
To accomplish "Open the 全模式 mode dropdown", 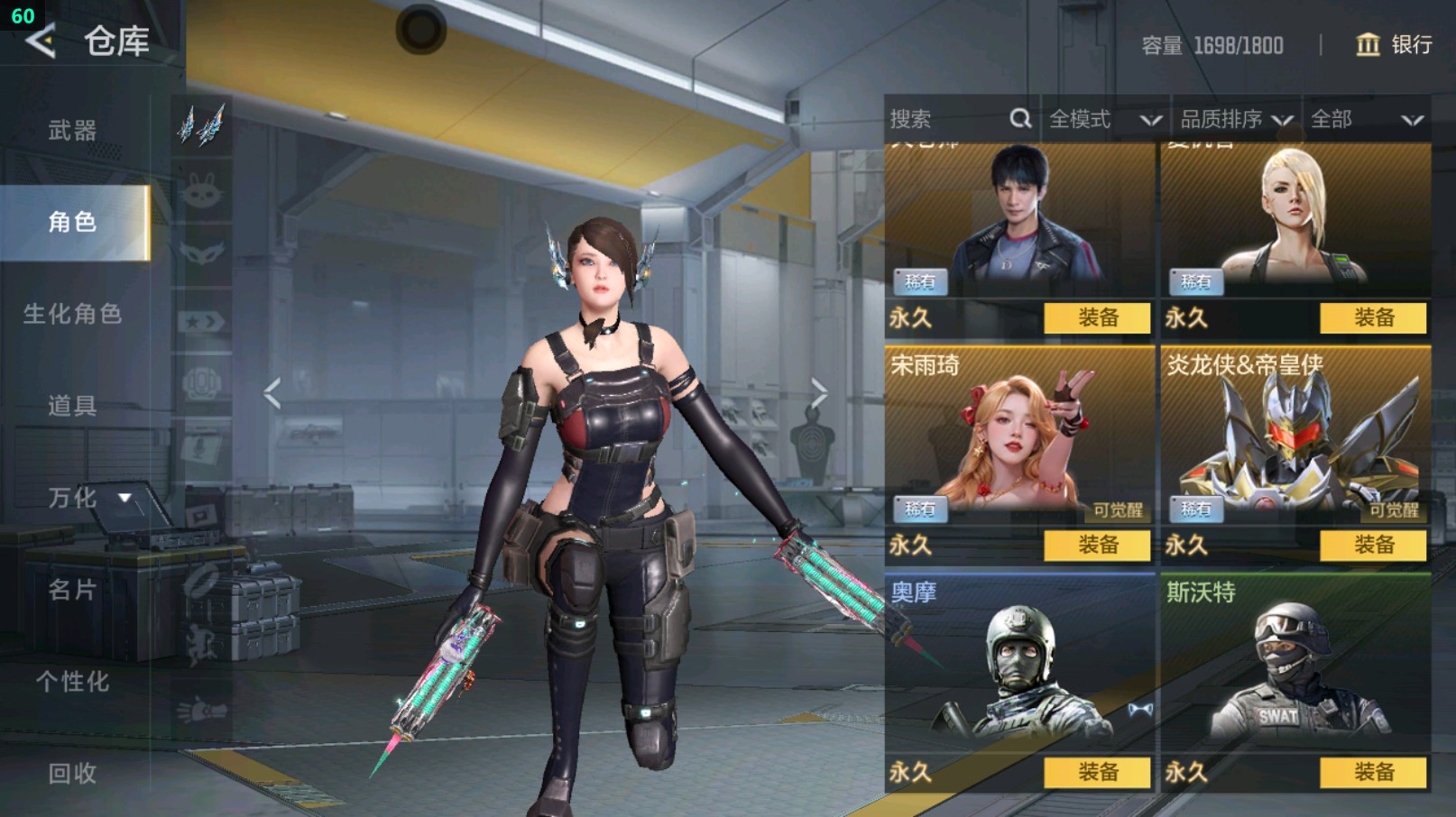I will [x=1104, y=119].
